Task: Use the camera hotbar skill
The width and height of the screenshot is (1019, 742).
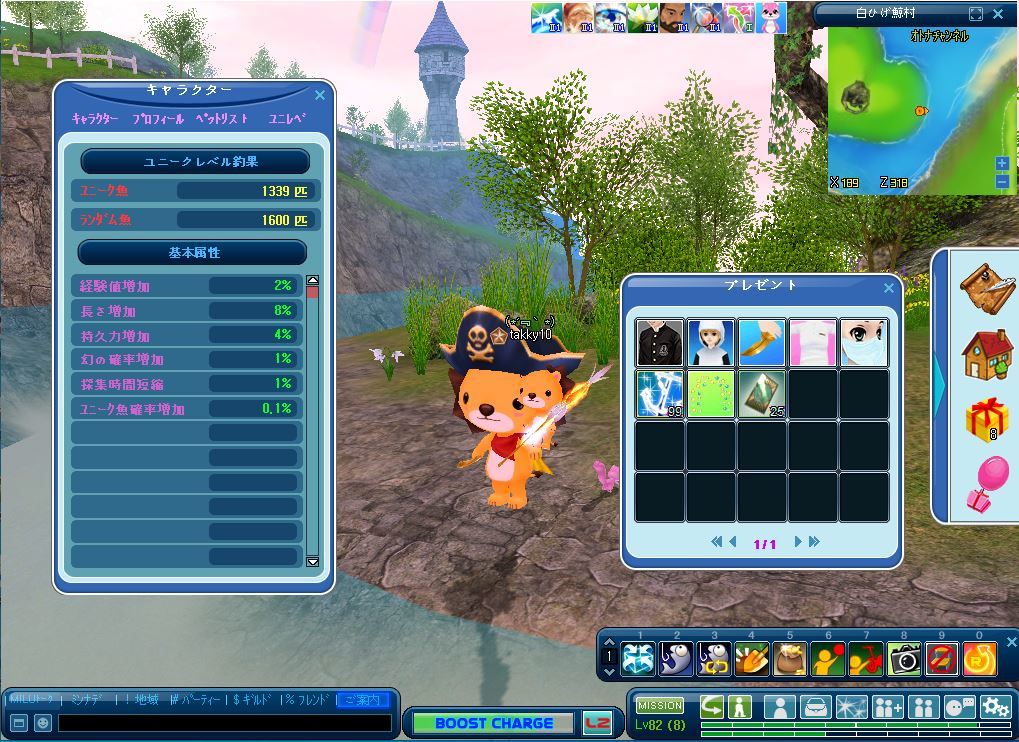Action: pyautogui.click(x=904, y=658)
